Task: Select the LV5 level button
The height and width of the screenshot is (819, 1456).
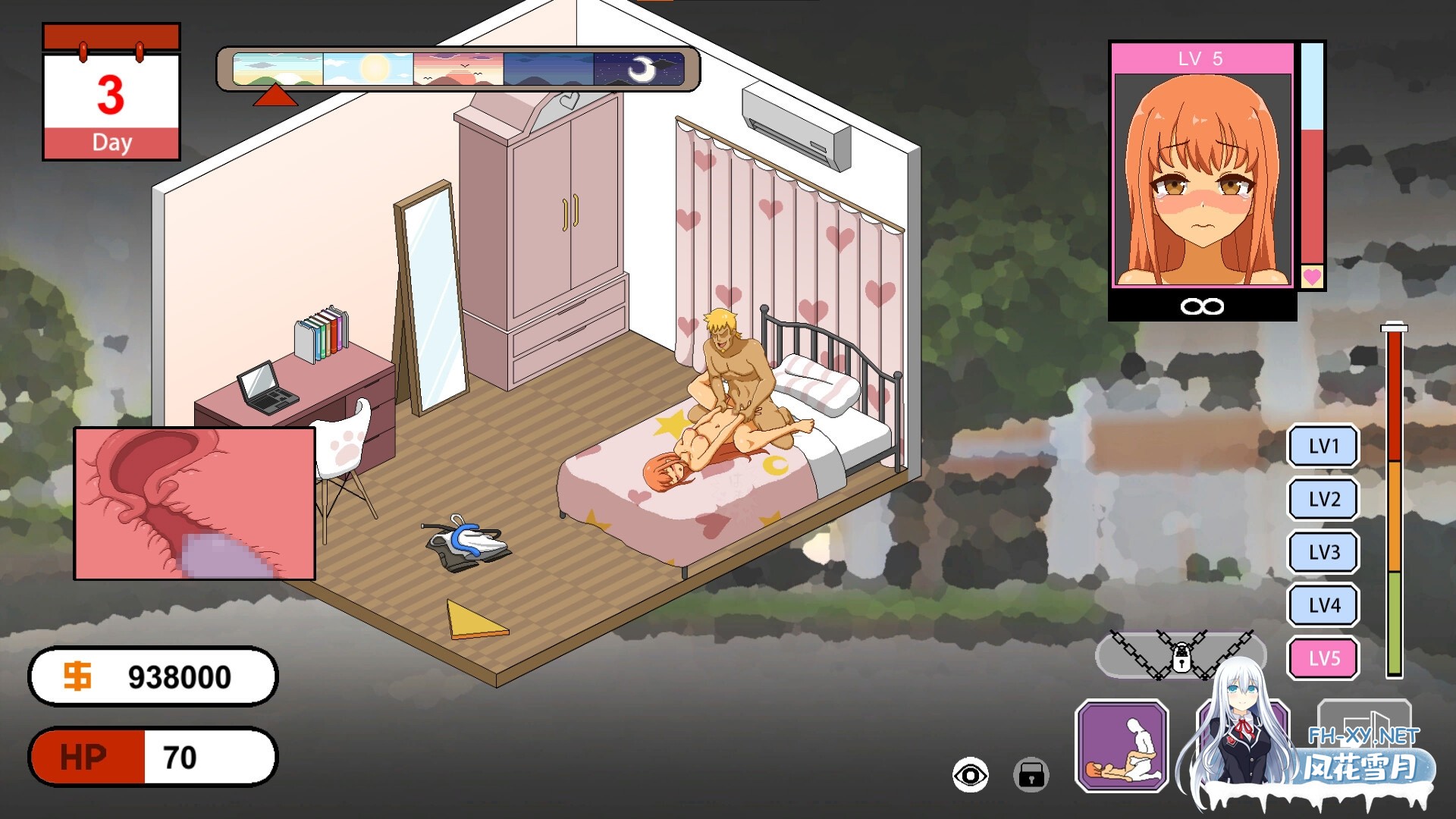Action: (1323, 659)
